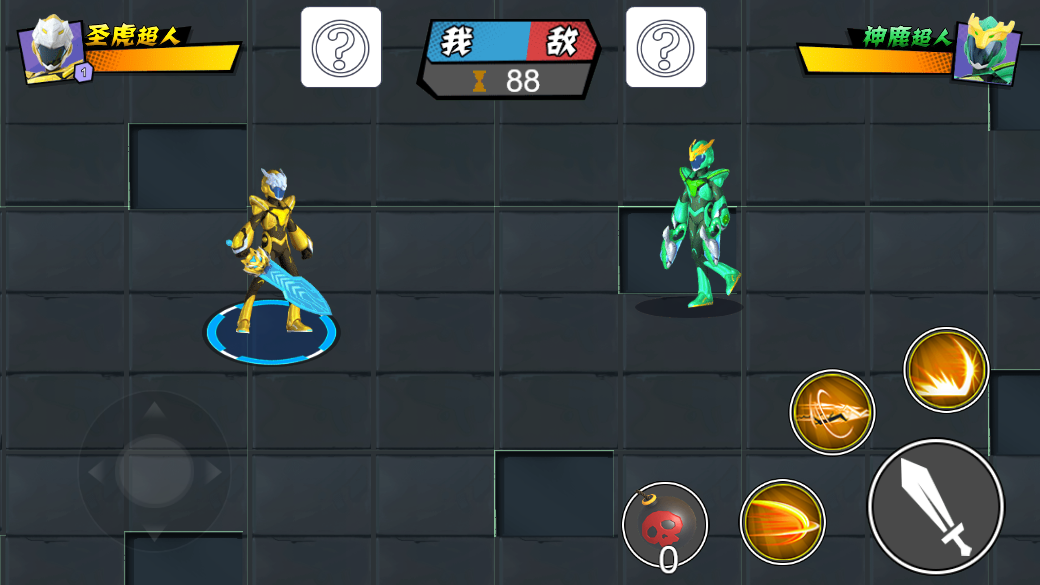Use the orange whirlwind spin skill
Image resolution: width=1040 pixels, height=585 pixels.
point(832,412)
